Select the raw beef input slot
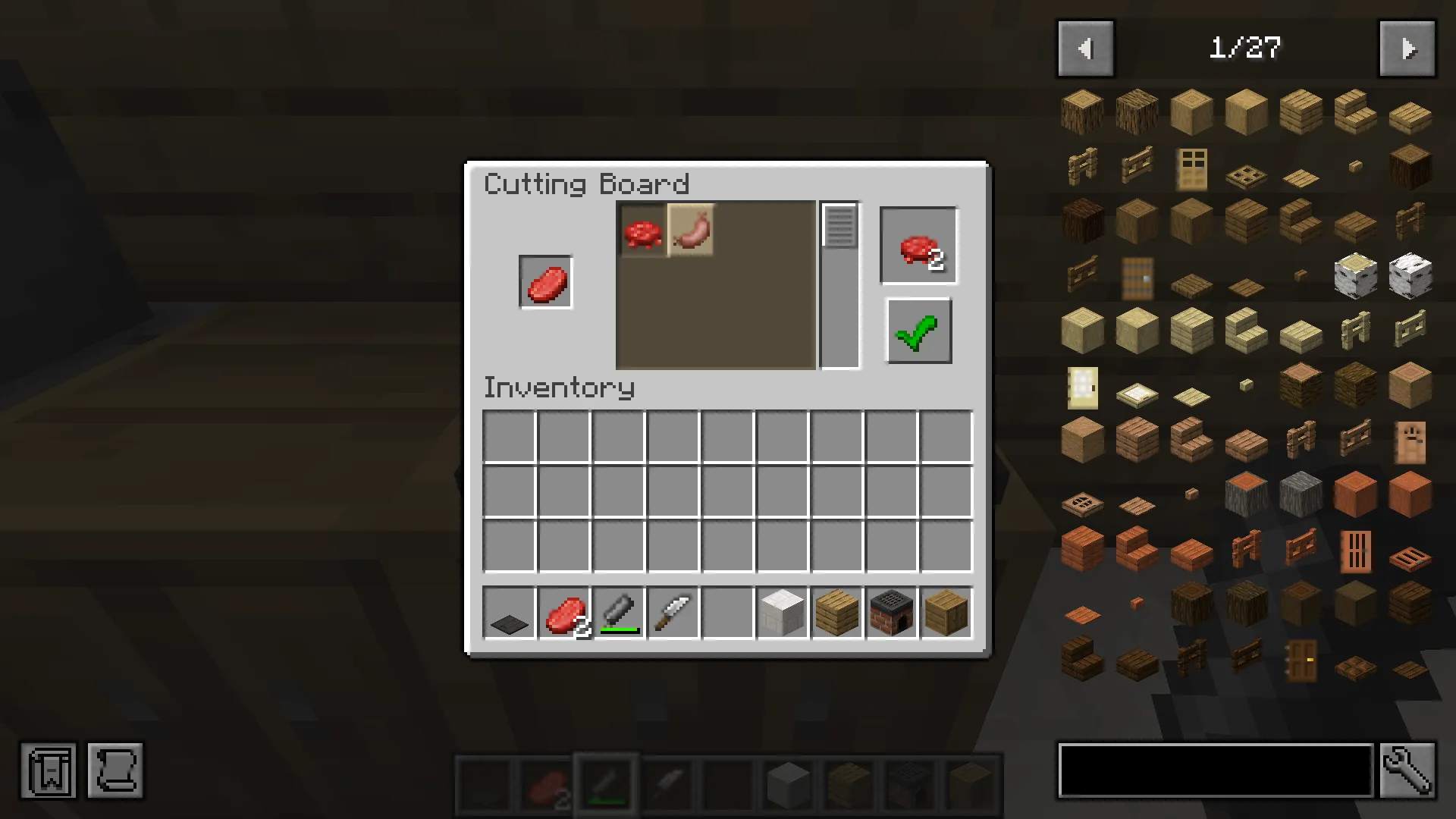This screenshot has width=1456, height=819. click(x=545, y=281)
